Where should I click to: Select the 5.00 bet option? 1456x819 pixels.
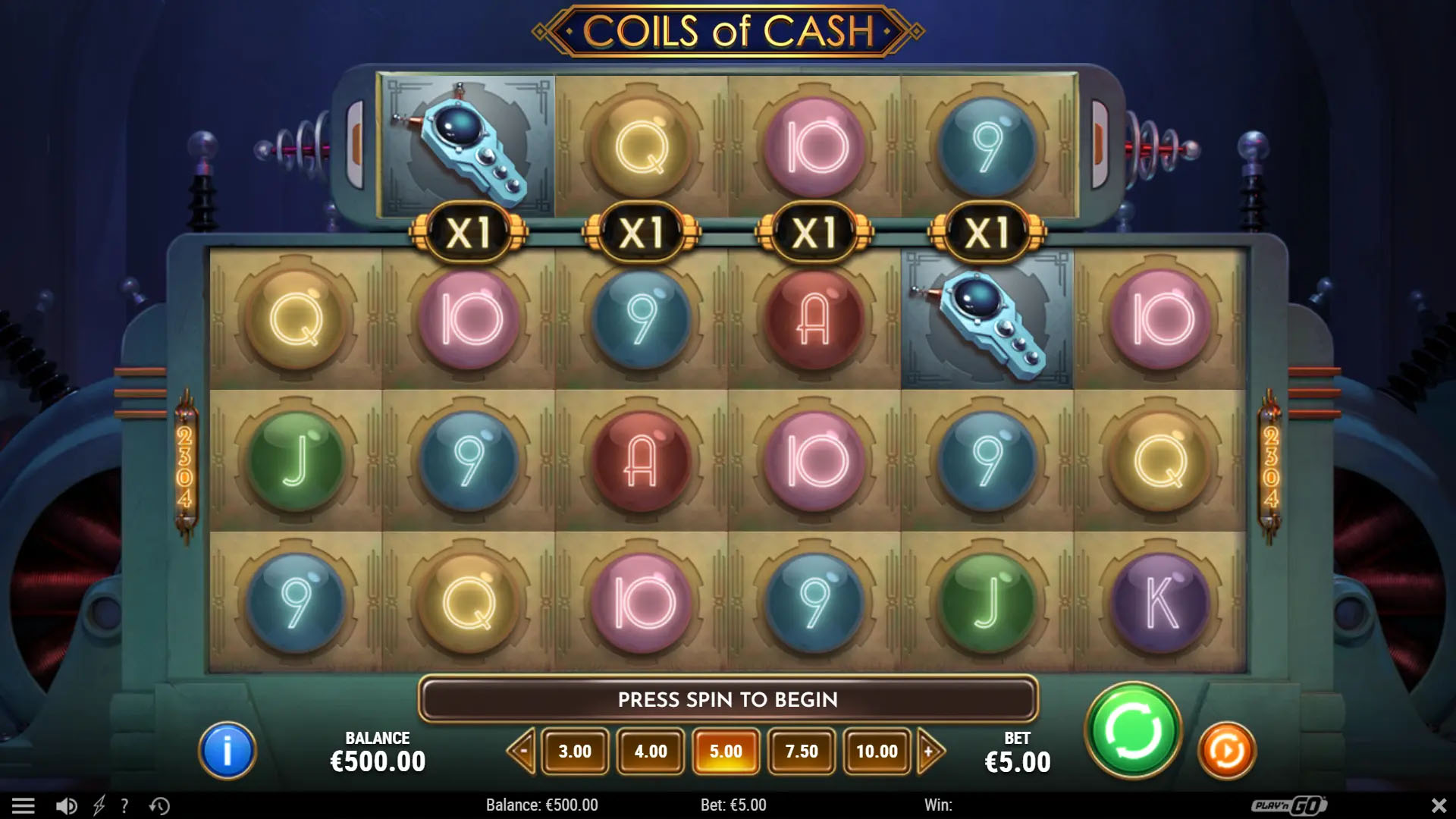(x=726, y=752)
